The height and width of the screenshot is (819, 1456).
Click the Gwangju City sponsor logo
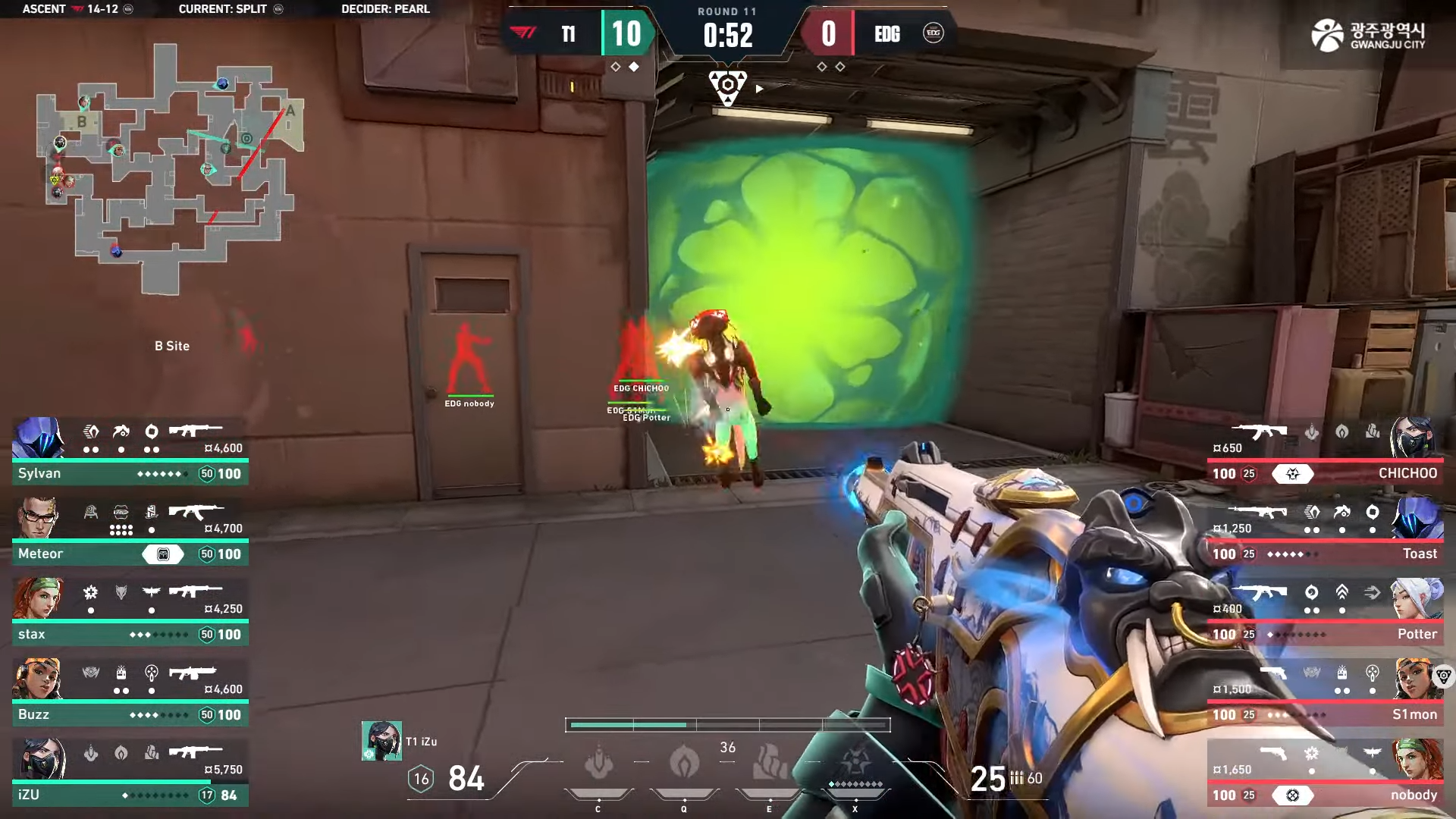[1368, 35]
